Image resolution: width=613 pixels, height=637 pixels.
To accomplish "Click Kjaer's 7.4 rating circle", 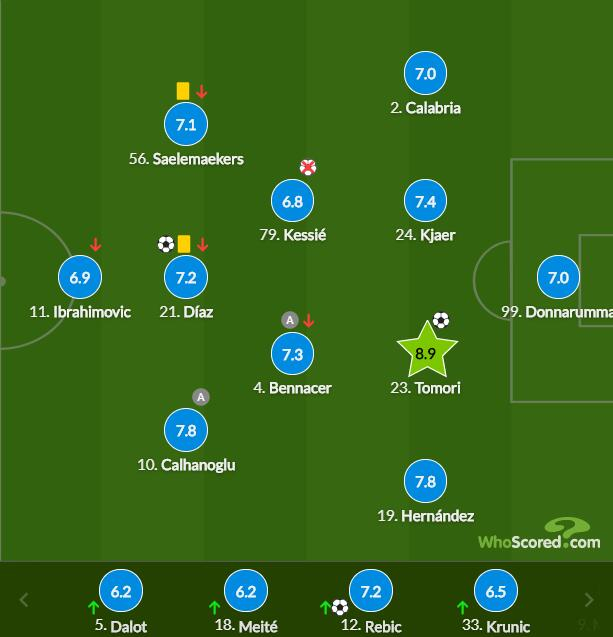I will [x=425, y=201].
